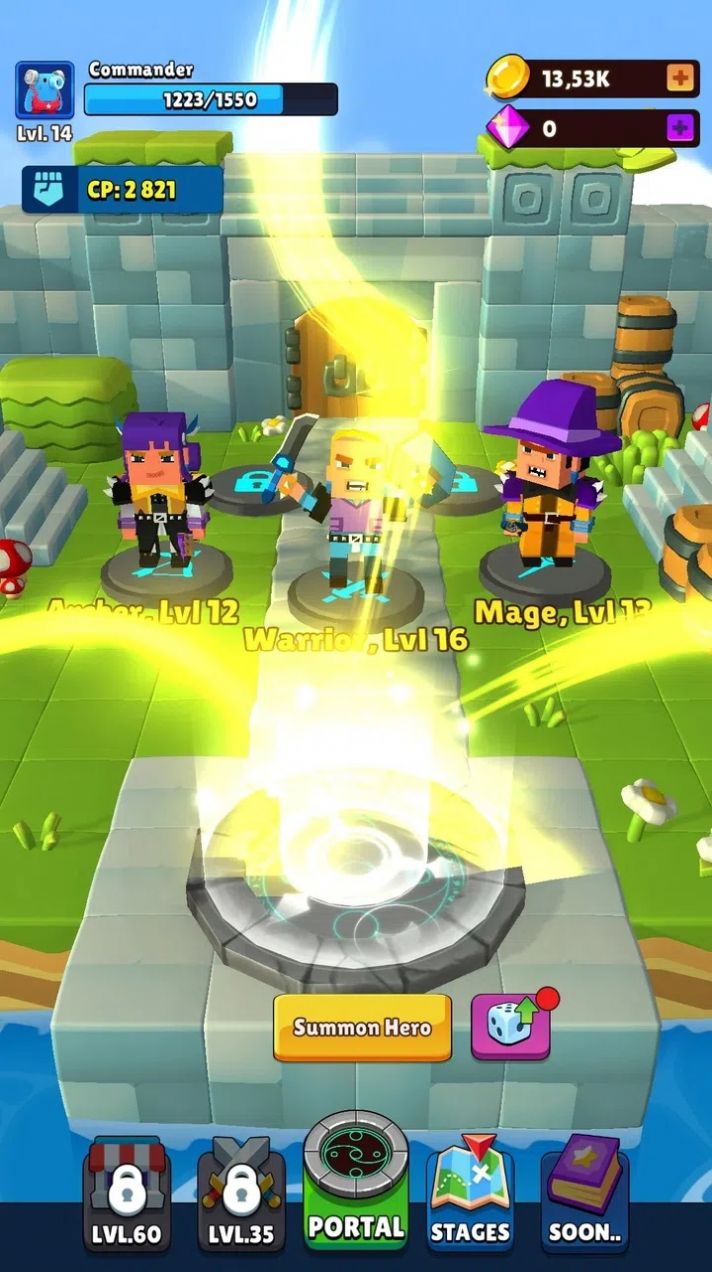Show the CP combat power details
Screen dimensions: 712x1272
[123, 190]
